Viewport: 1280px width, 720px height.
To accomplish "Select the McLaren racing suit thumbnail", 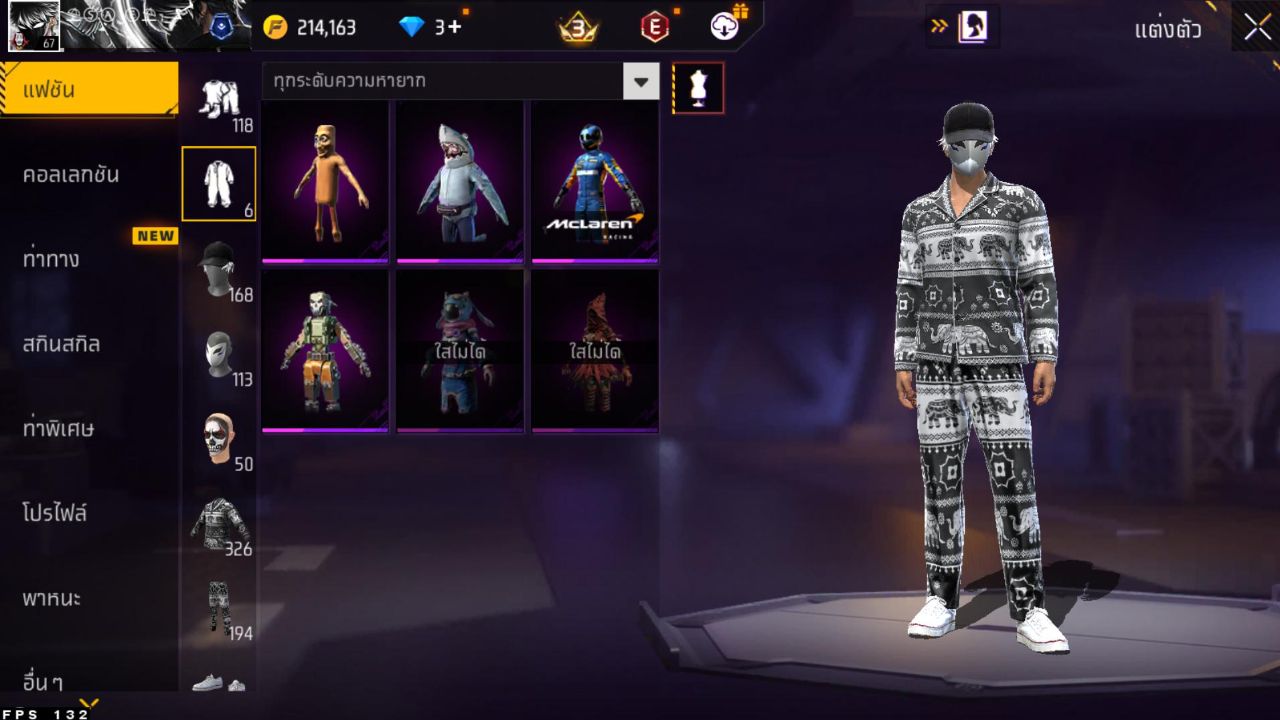I will pyautogui.click(x=594, y=182).
